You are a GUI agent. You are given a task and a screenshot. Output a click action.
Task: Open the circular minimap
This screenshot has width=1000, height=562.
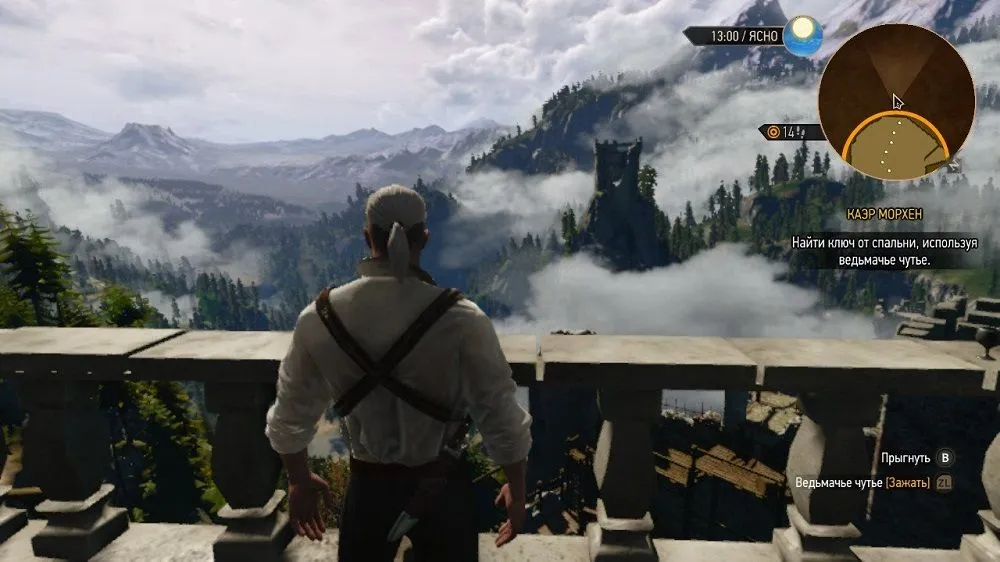896,101
